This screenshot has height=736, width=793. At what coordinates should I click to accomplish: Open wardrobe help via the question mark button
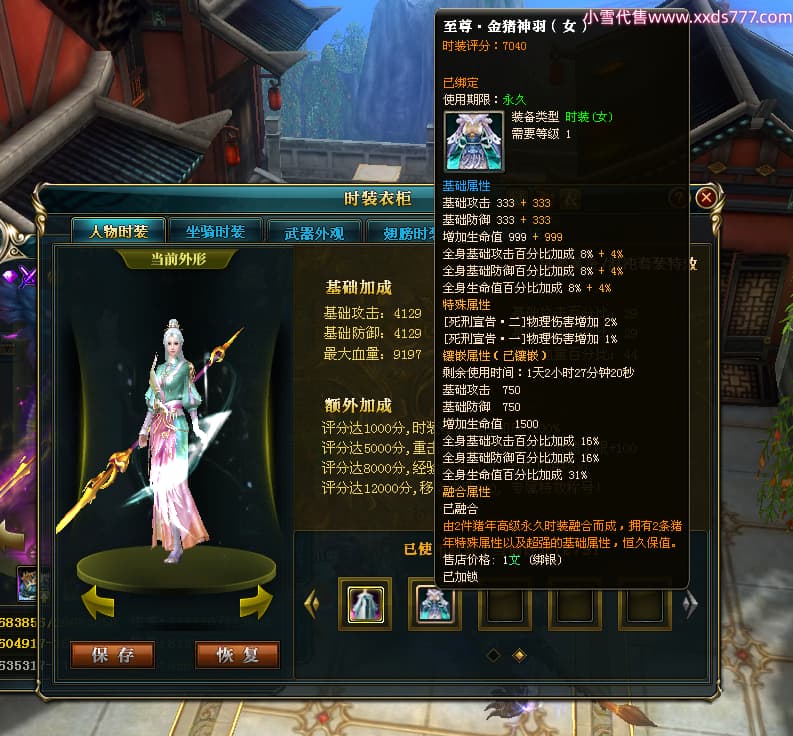(678, 197)
